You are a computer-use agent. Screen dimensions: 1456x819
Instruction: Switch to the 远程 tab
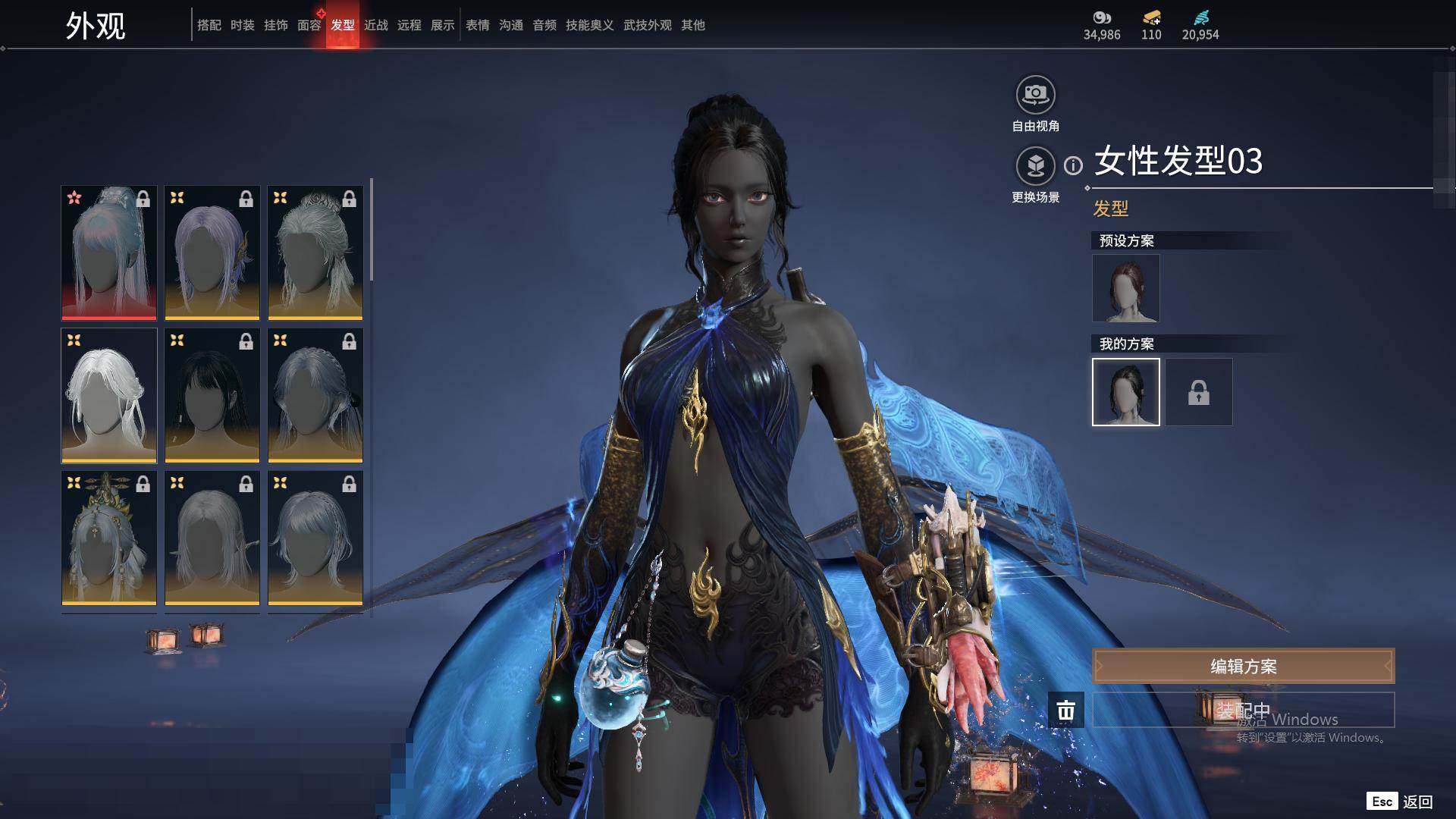[409, 25]
